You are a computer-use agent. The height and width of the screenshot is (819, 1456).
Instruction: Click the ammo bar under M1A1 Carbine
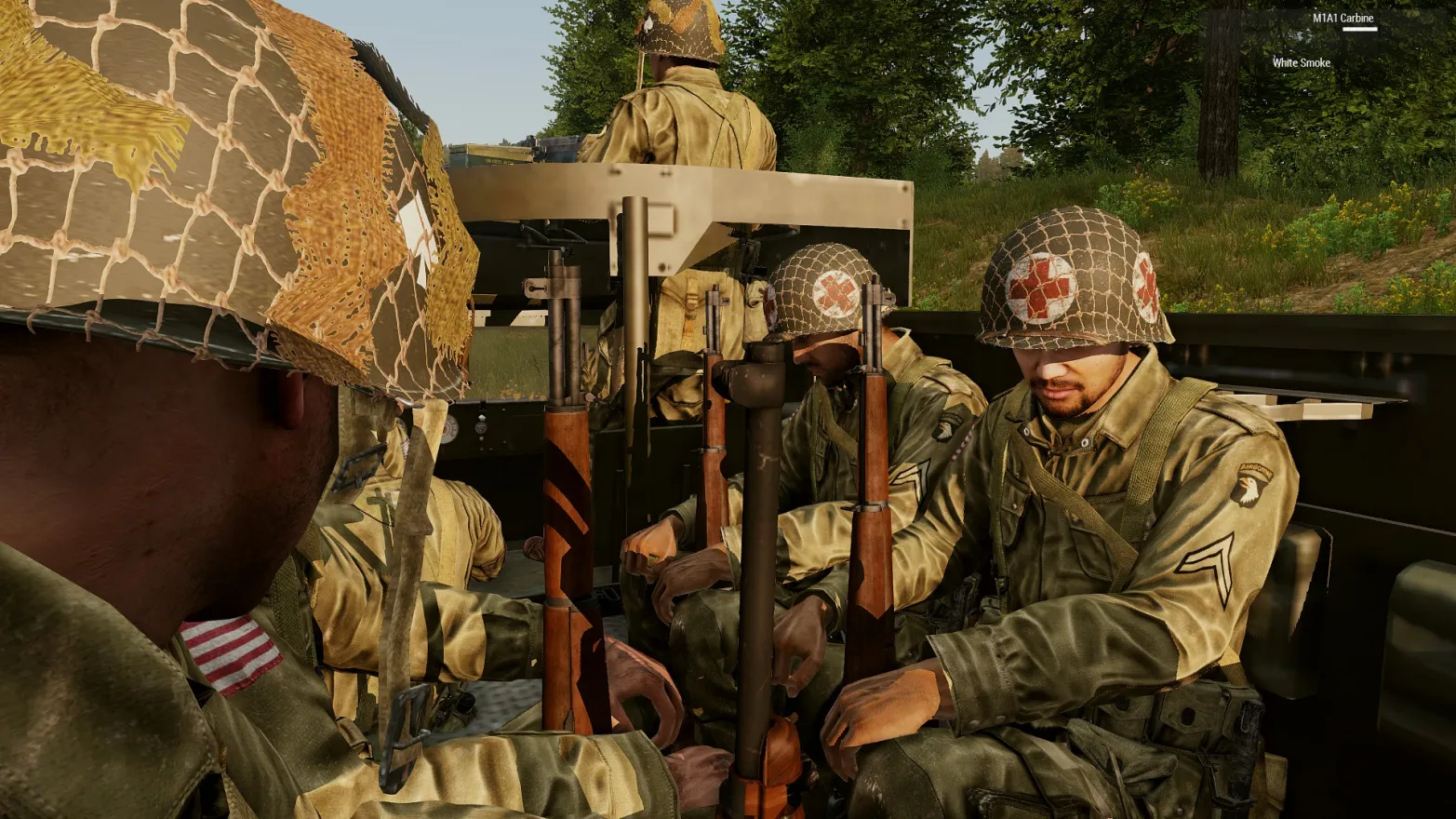[x=1360, y=29]
